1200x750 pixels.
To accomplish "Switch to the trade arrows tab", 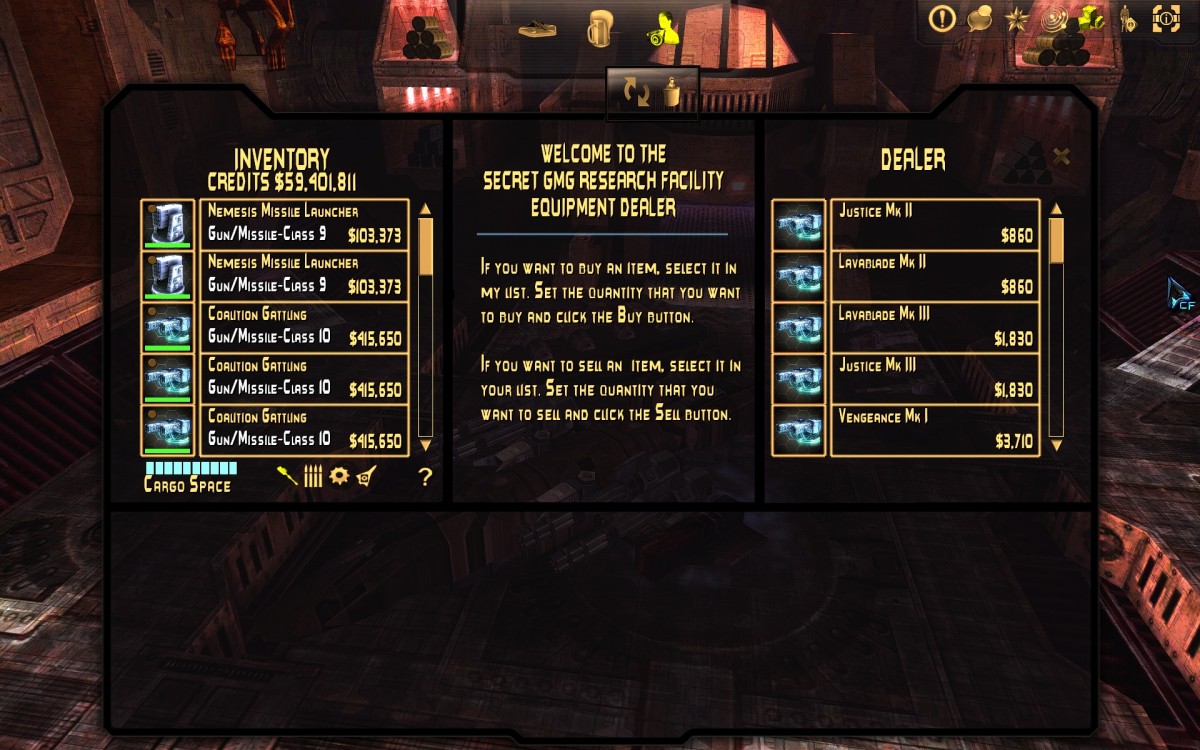I will click(636, 93).
